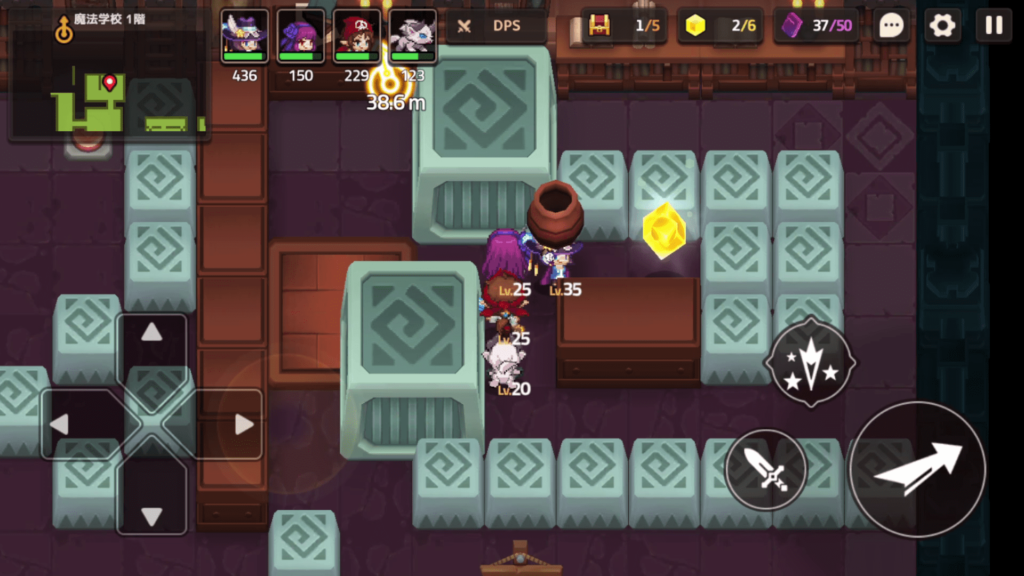Choose the red-hat hero portrait
Image resolution: width=1024 pixels, height=576 pixels.
click(356, 37)
